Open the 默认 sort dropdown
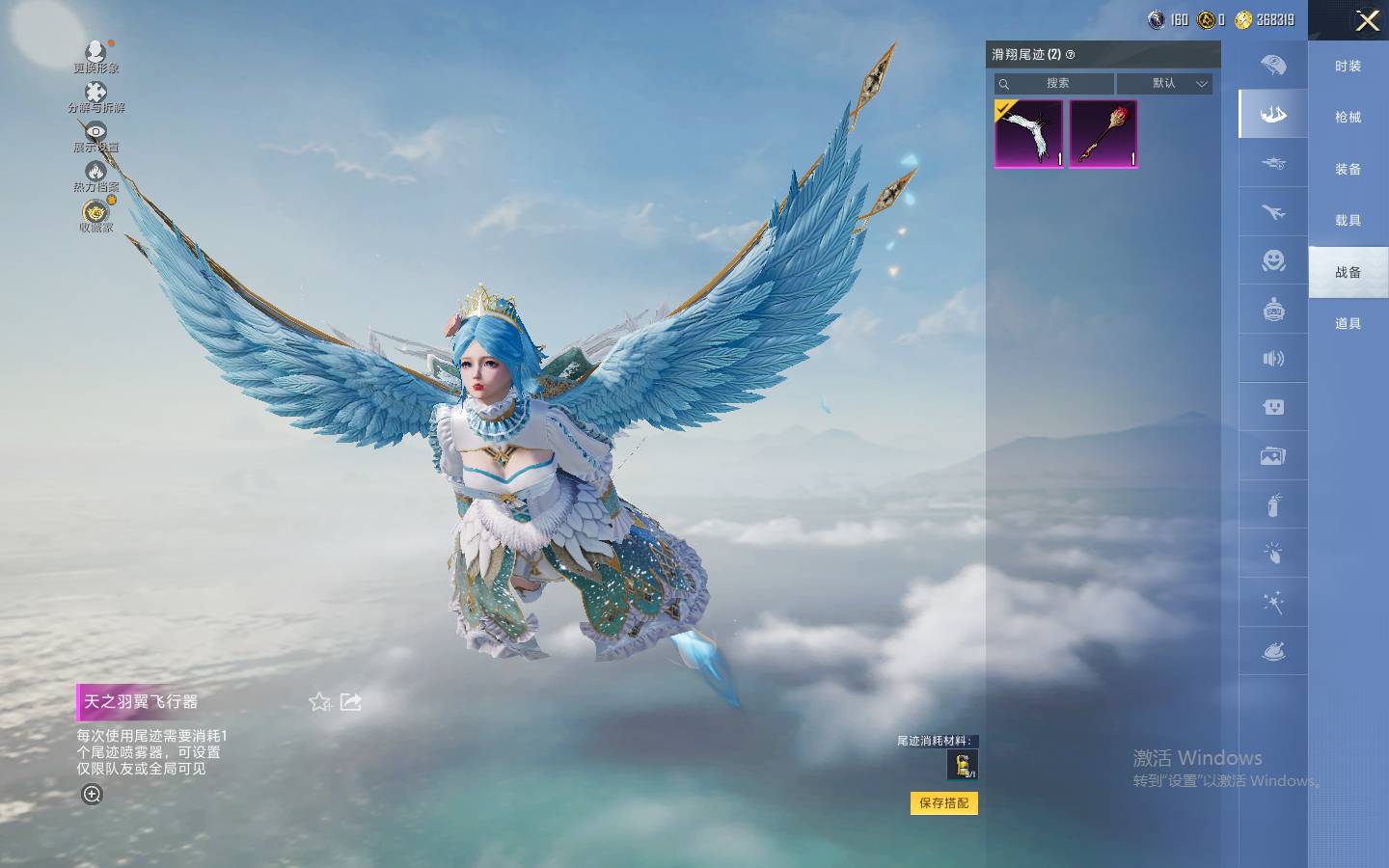Viewport: 1389px width, 868px height. point(1164,84)
